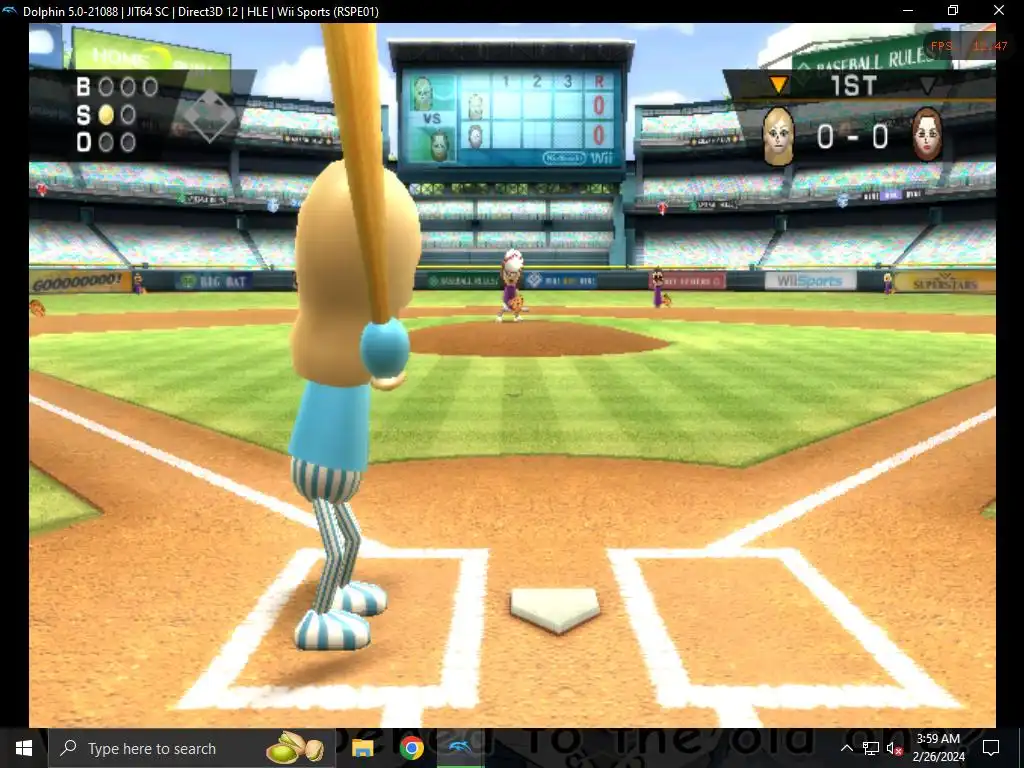
Task: Select the blonde Mii portrait by the score
Action: (778, 136)
